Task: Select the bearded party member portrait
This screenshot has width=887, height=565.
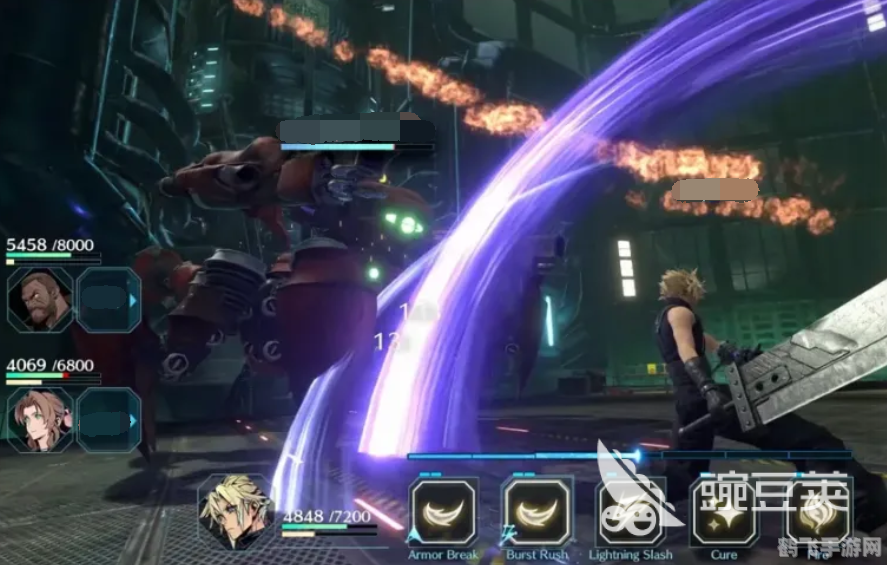Action: pos(40,299)
